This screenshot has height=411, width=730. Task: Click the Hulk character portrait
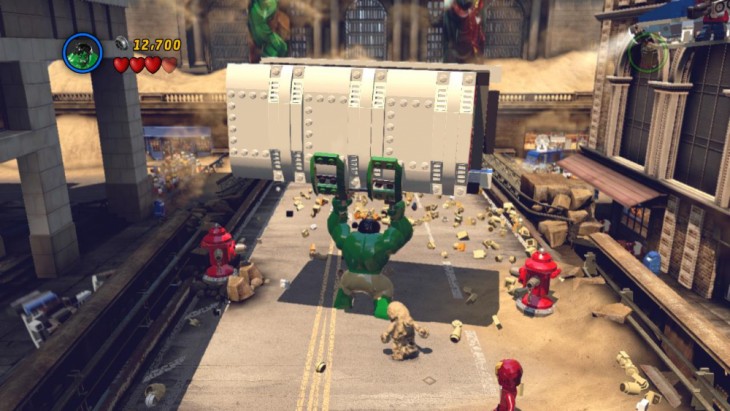click(82, 54)
